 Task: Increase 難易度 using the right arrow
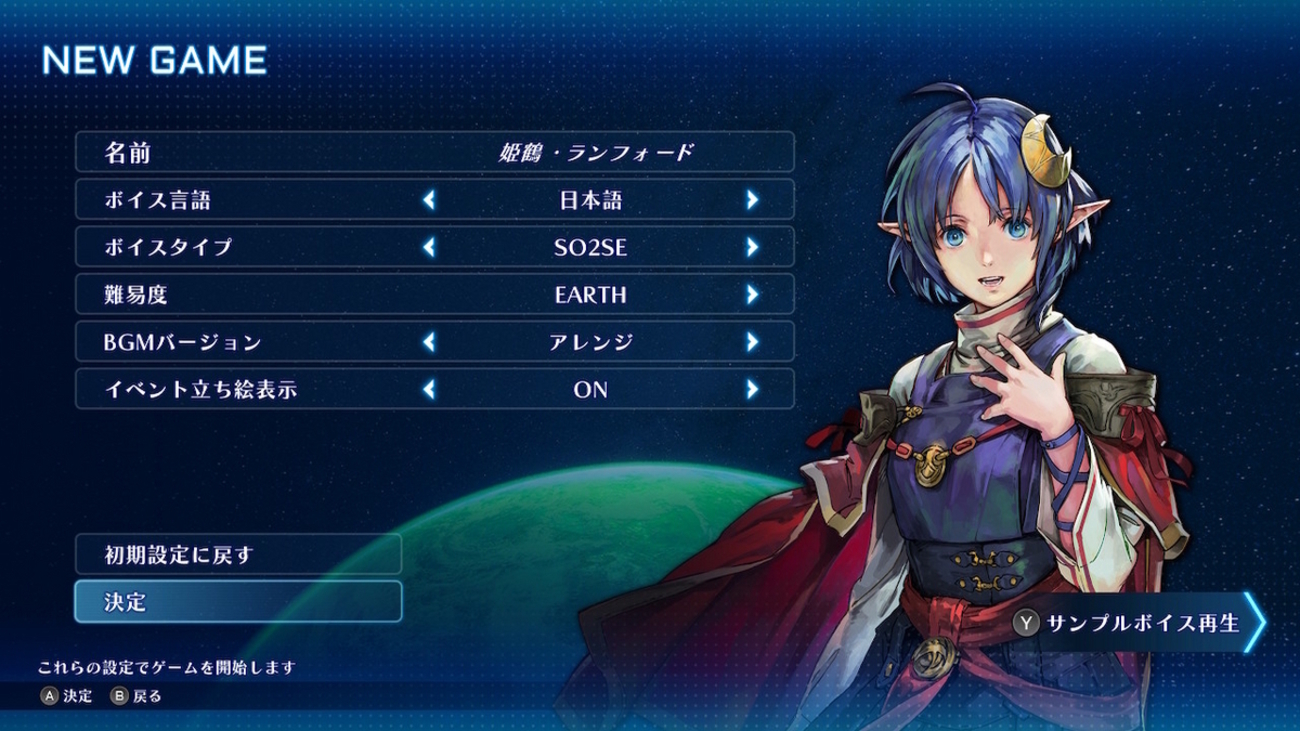[x=752, y=295]
